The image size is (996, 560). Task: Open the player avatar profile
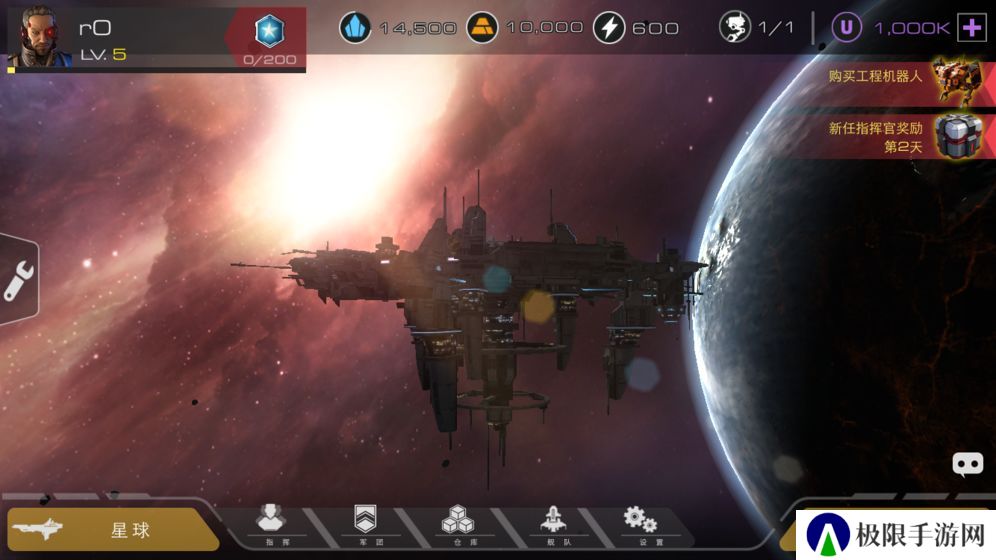click(40, 37)
